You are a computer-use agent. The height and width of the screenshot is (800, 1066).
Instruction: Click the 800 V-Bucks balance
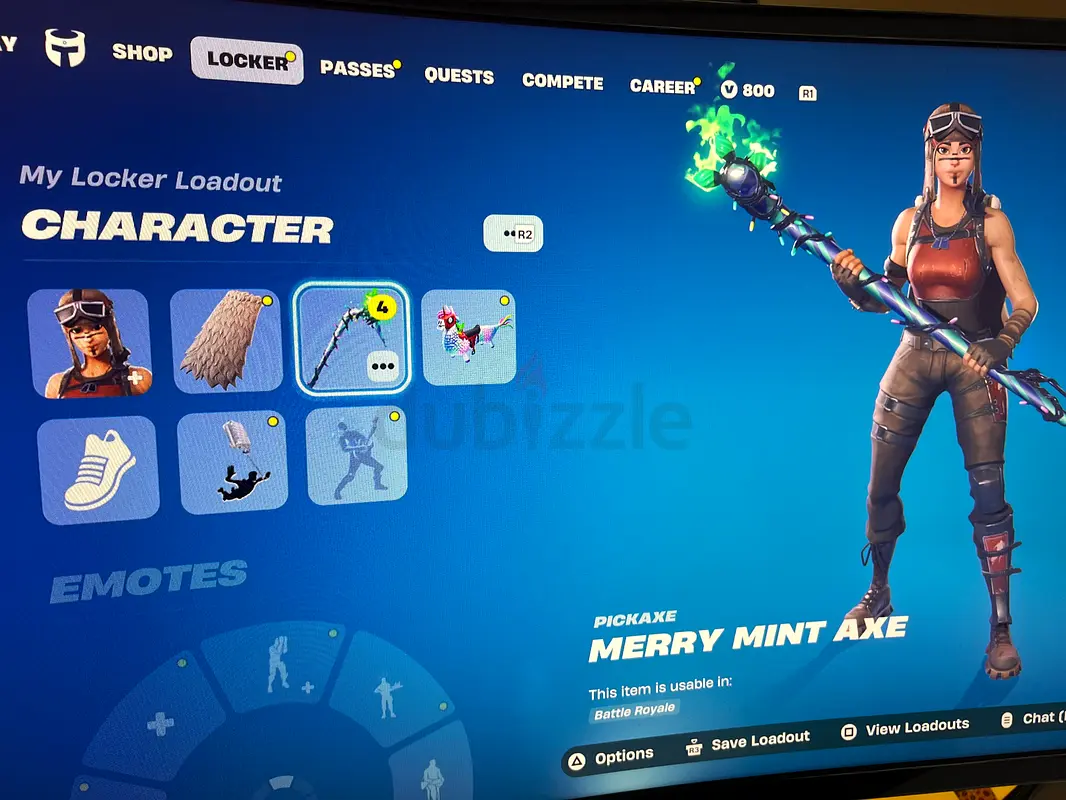[748, 90]
